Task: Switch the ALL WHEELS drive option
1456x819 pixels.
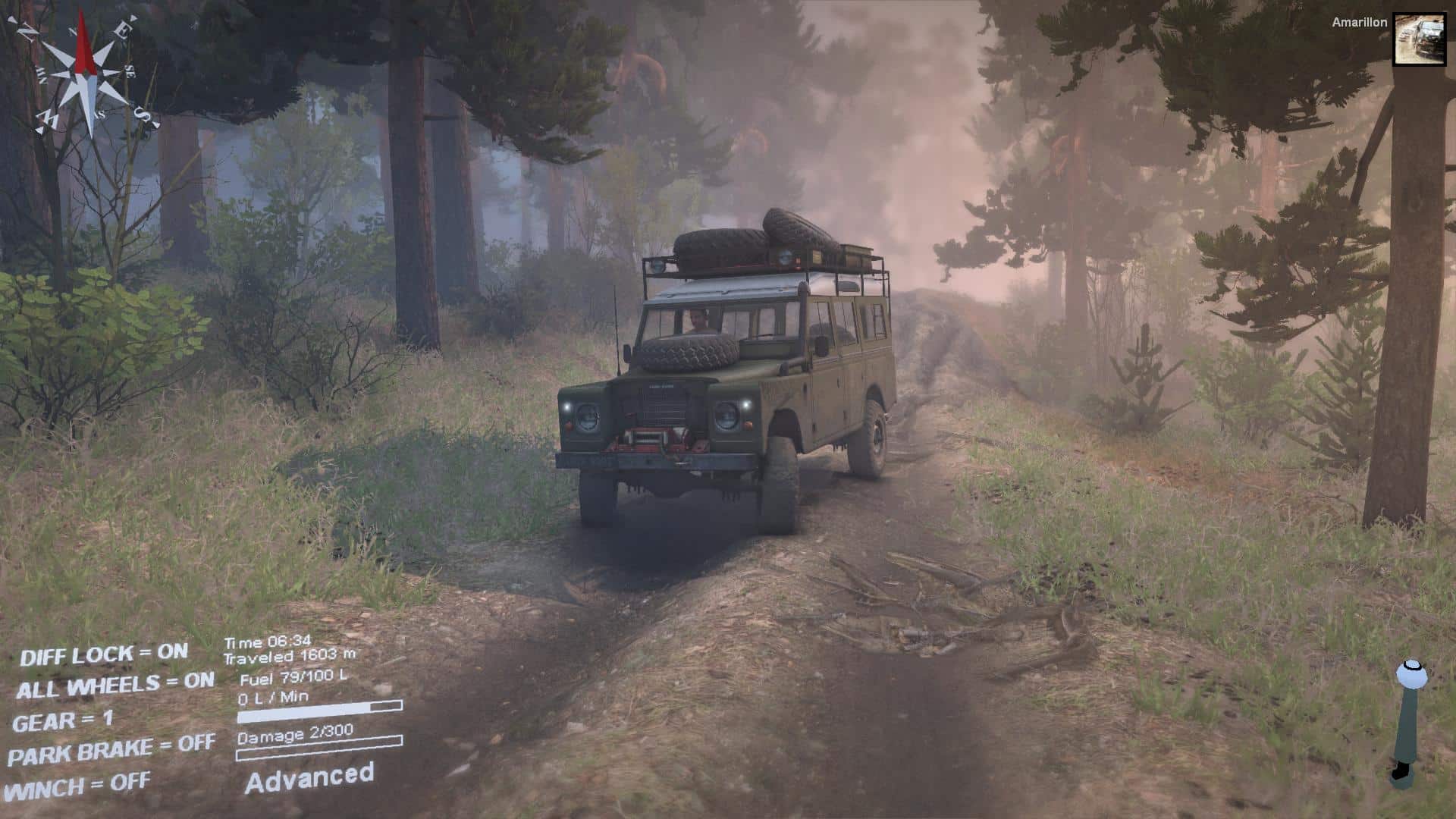Action: [115, 686]
